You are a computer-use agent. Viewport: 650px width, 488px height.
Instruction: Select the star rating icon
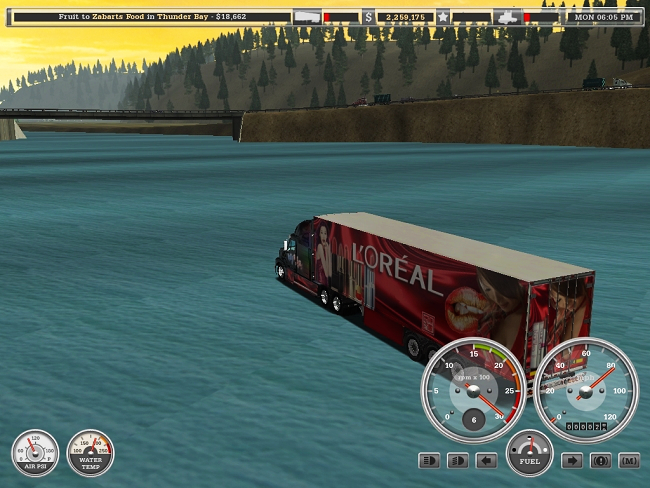(442, 17)
